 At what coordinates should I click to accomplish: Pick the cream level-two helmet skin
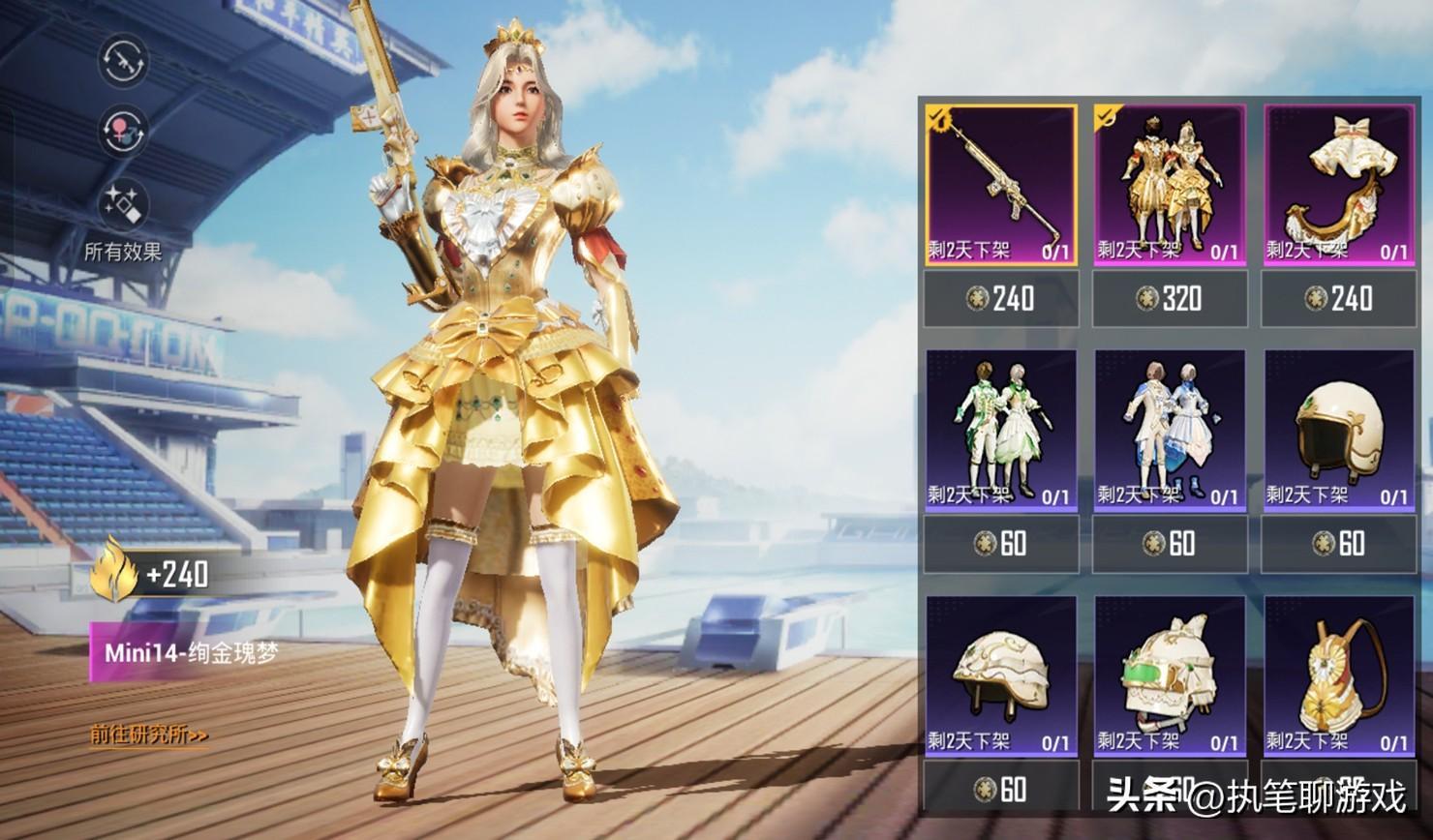[1001, 675]
